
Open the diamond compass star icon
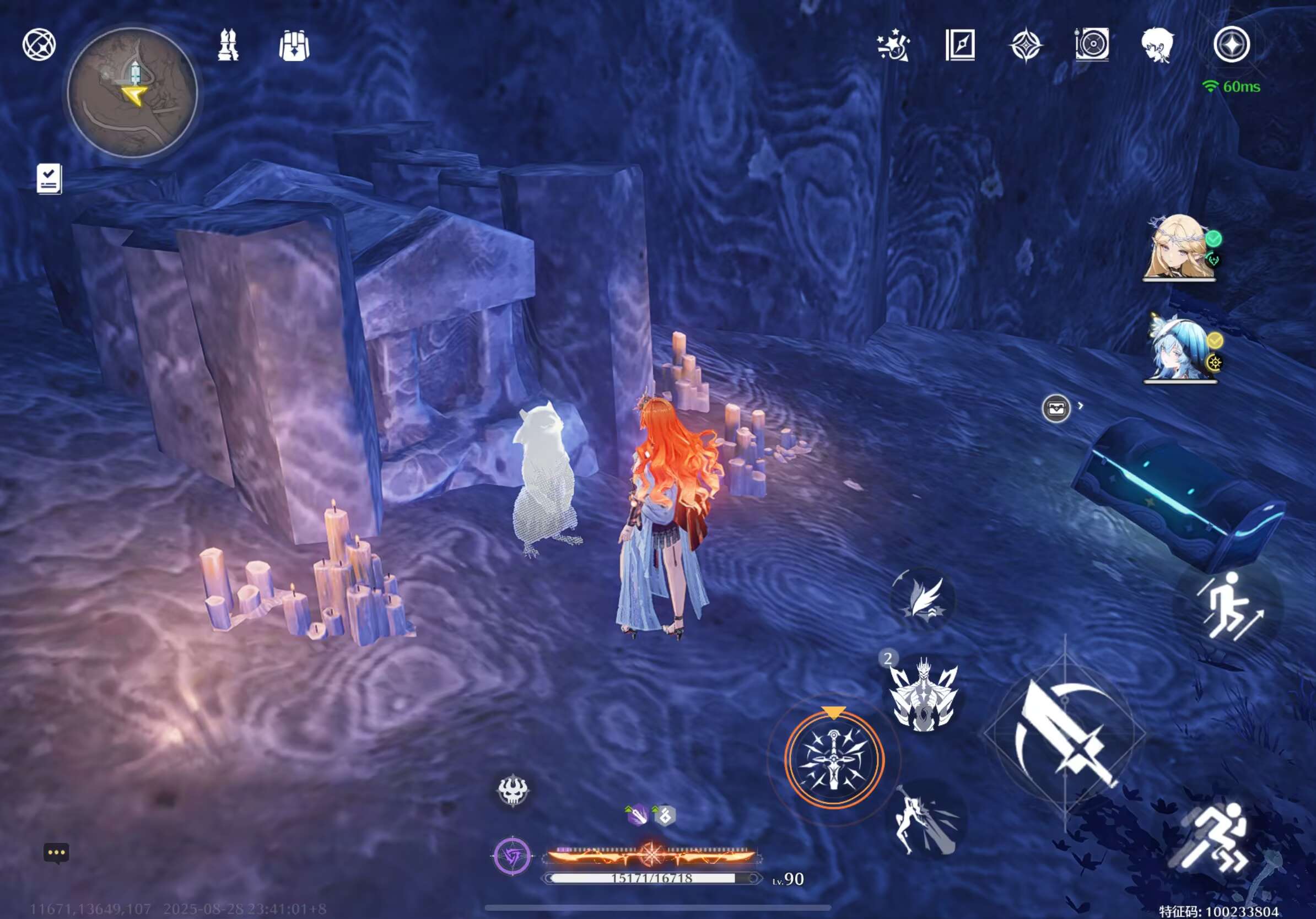pos(1026,46)
